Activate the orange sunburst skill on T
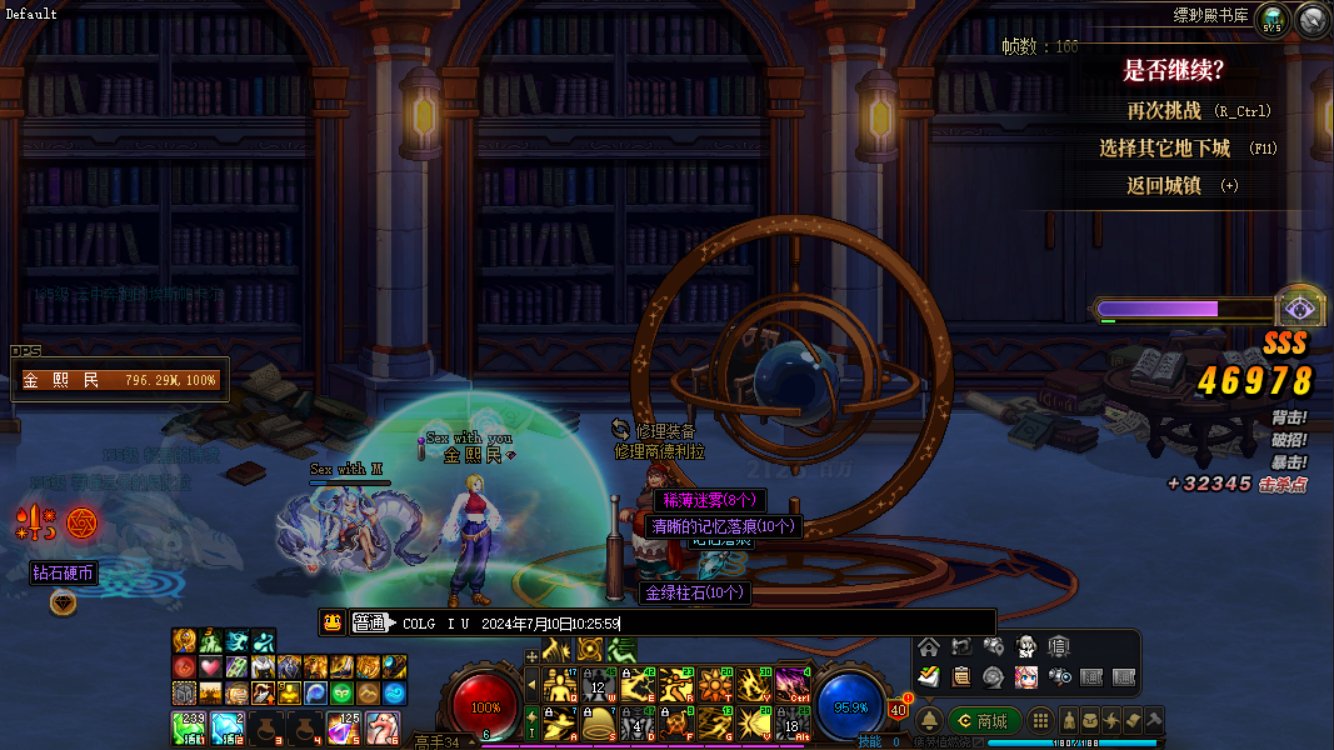The image size is (1334, 750). (x=715, y=685)
